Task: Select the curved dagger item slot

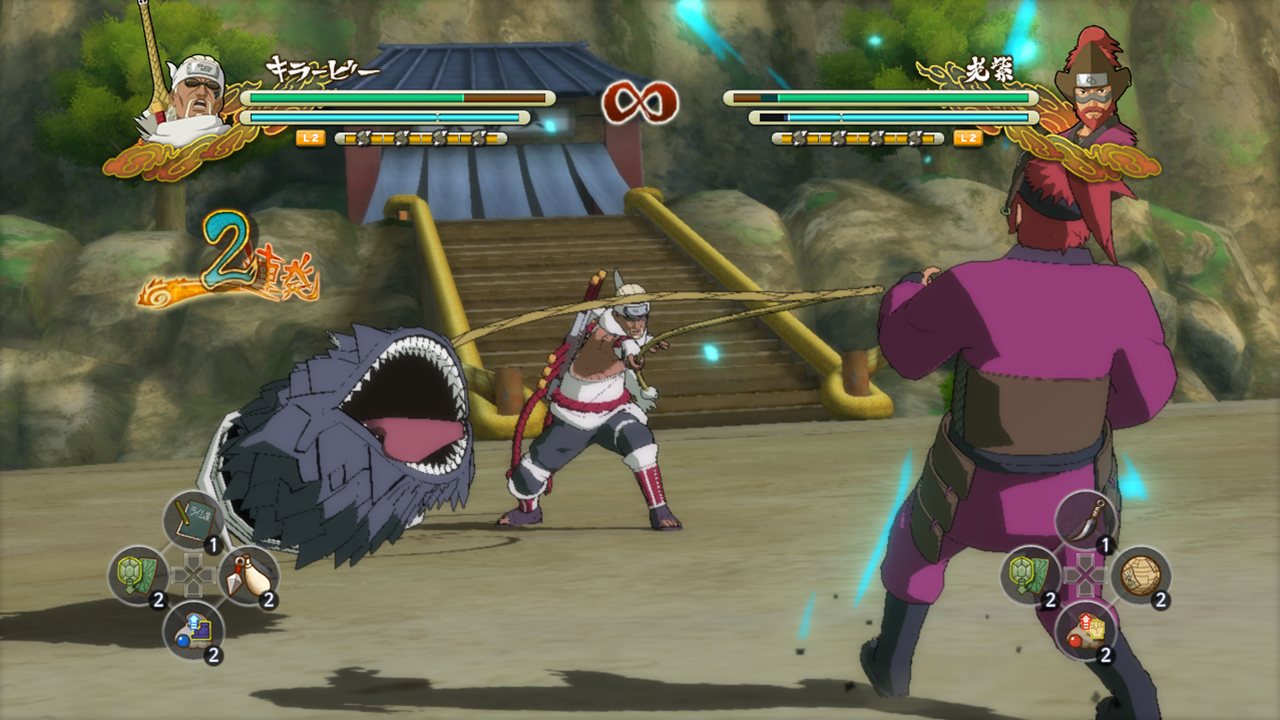Action: [1085, 519]
